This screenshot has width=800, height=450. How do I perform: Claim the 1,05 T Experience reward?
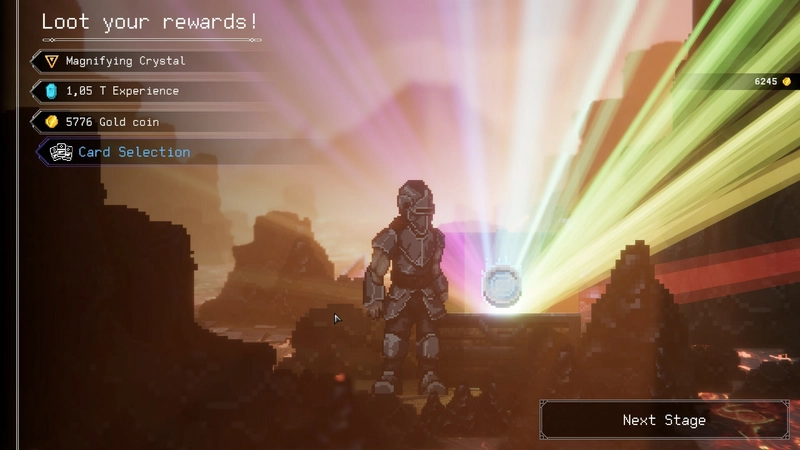point(122,91)
